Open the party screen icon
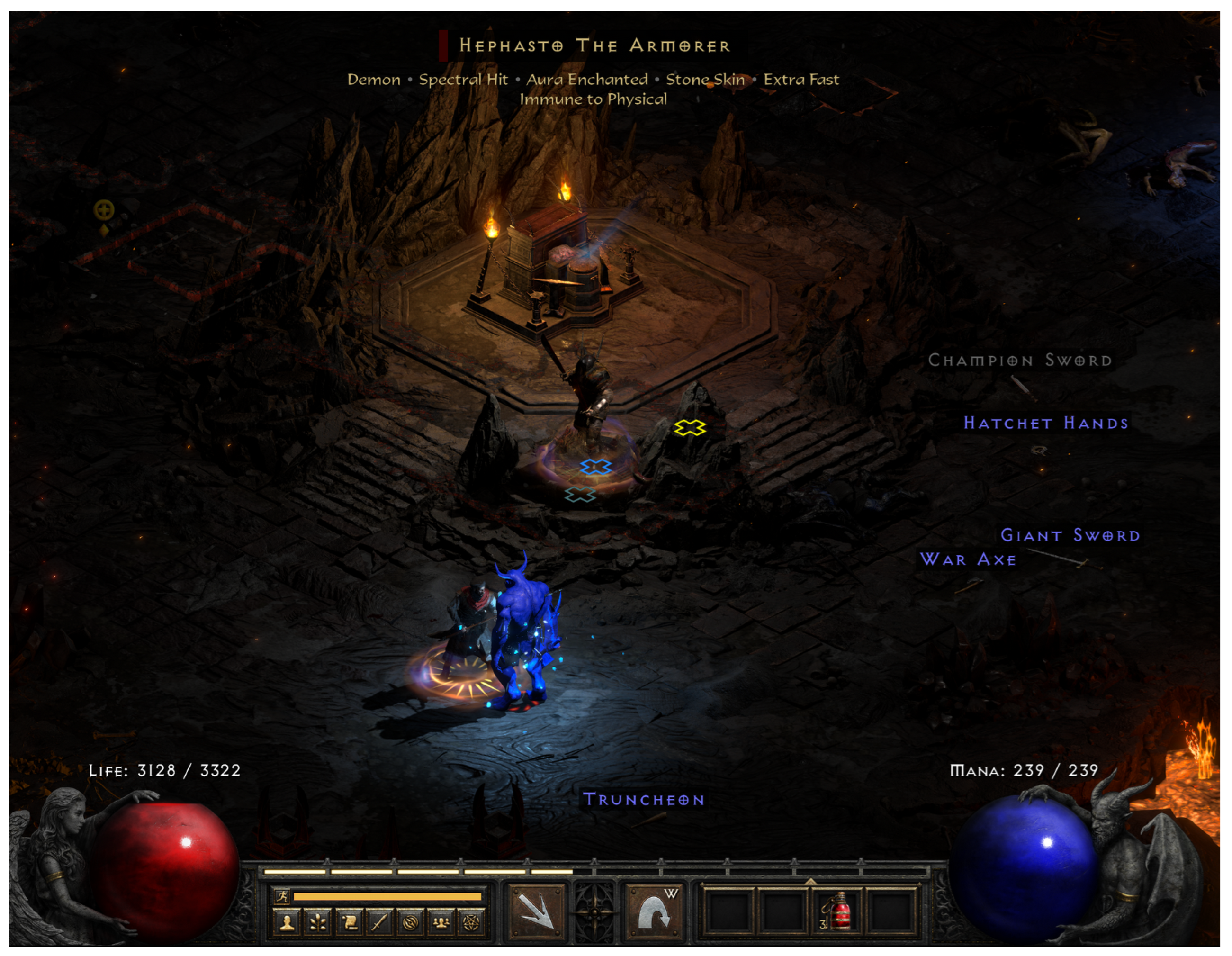 [x=441, y=923]
